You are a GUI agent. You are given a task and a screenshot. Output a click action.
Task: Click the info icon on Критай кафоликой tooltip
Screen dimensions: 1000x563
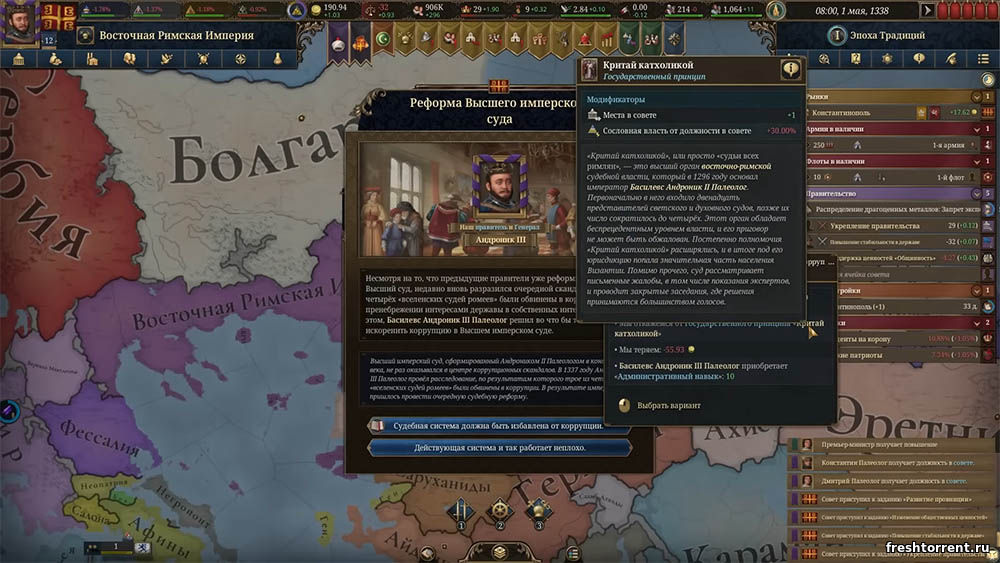coord(791,69)
